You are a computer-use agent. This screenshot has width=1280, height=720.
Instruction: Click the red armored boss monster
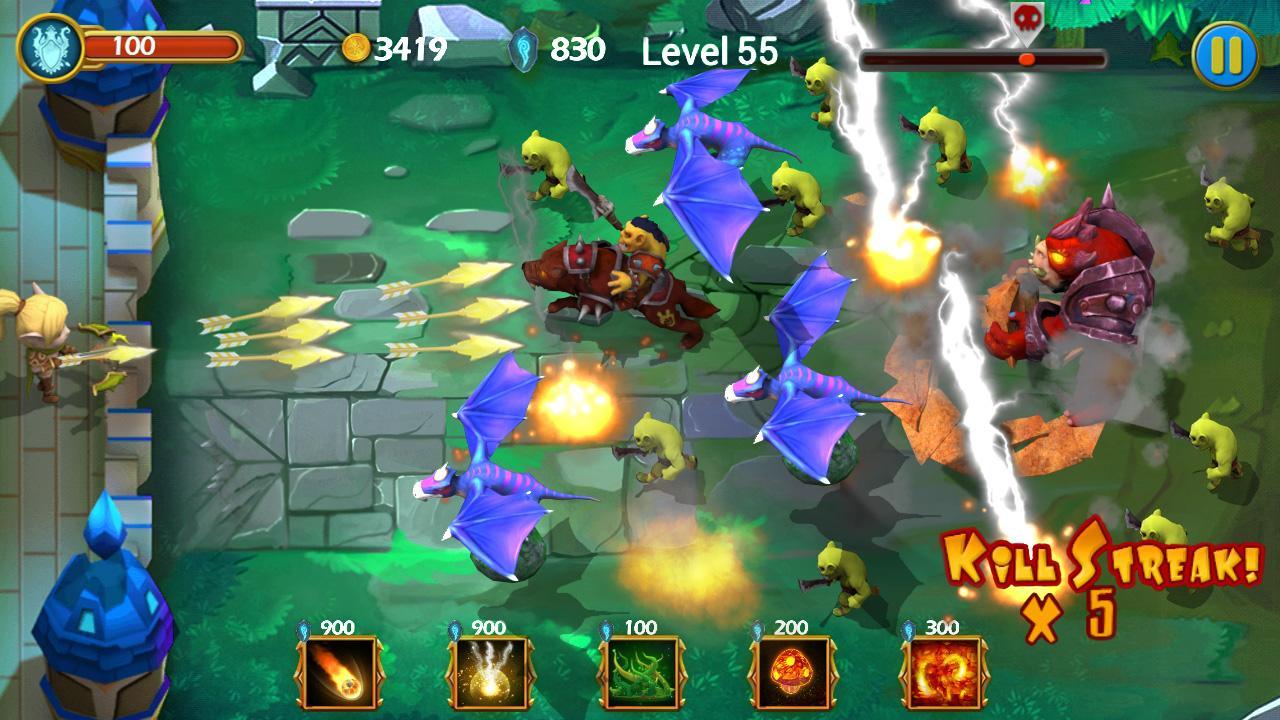point(1083,290)
